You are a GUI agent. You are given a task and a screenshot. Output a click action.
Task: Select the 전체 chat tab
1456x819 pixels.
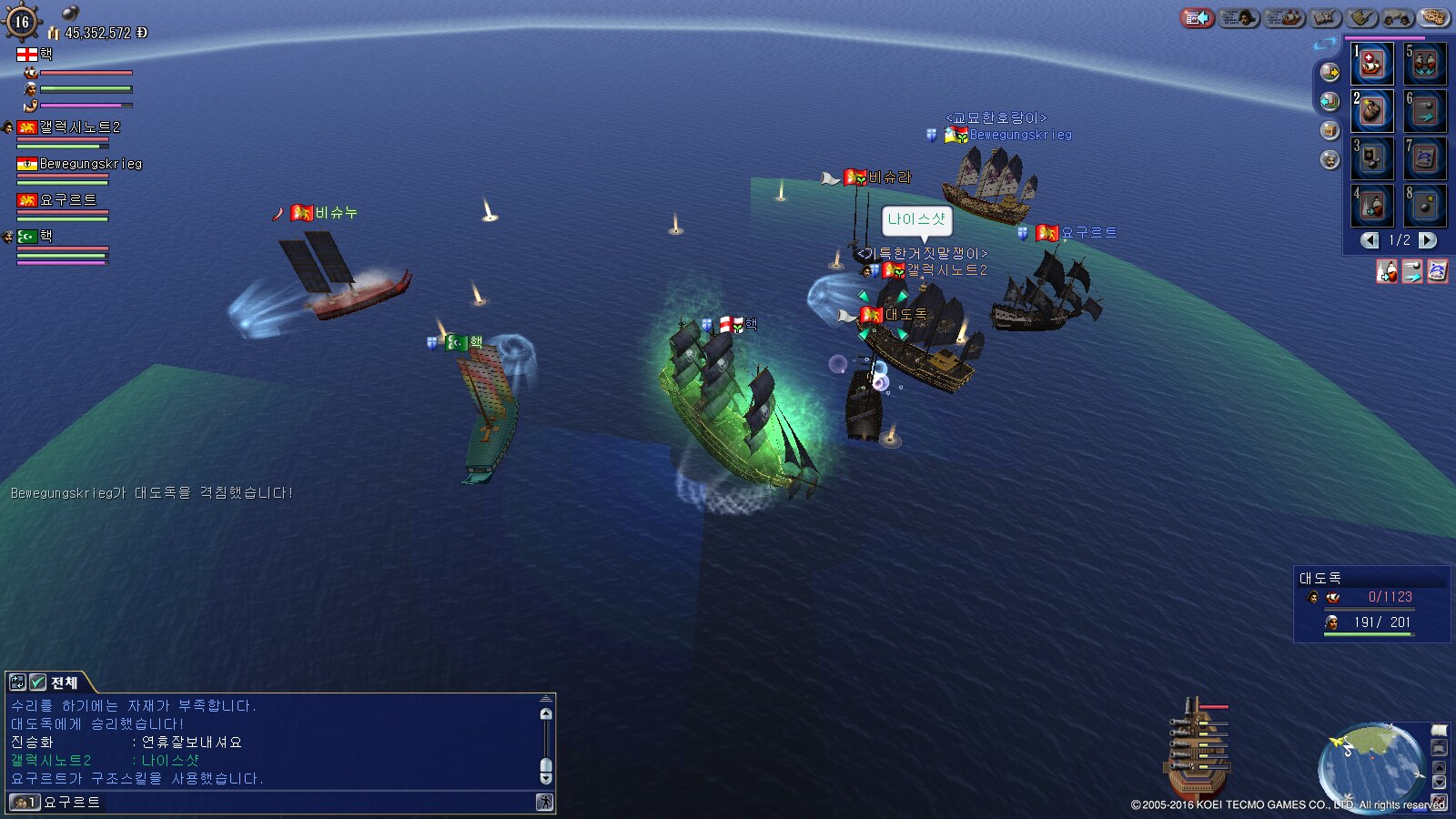pyautogui.click(x=64, y=682)
